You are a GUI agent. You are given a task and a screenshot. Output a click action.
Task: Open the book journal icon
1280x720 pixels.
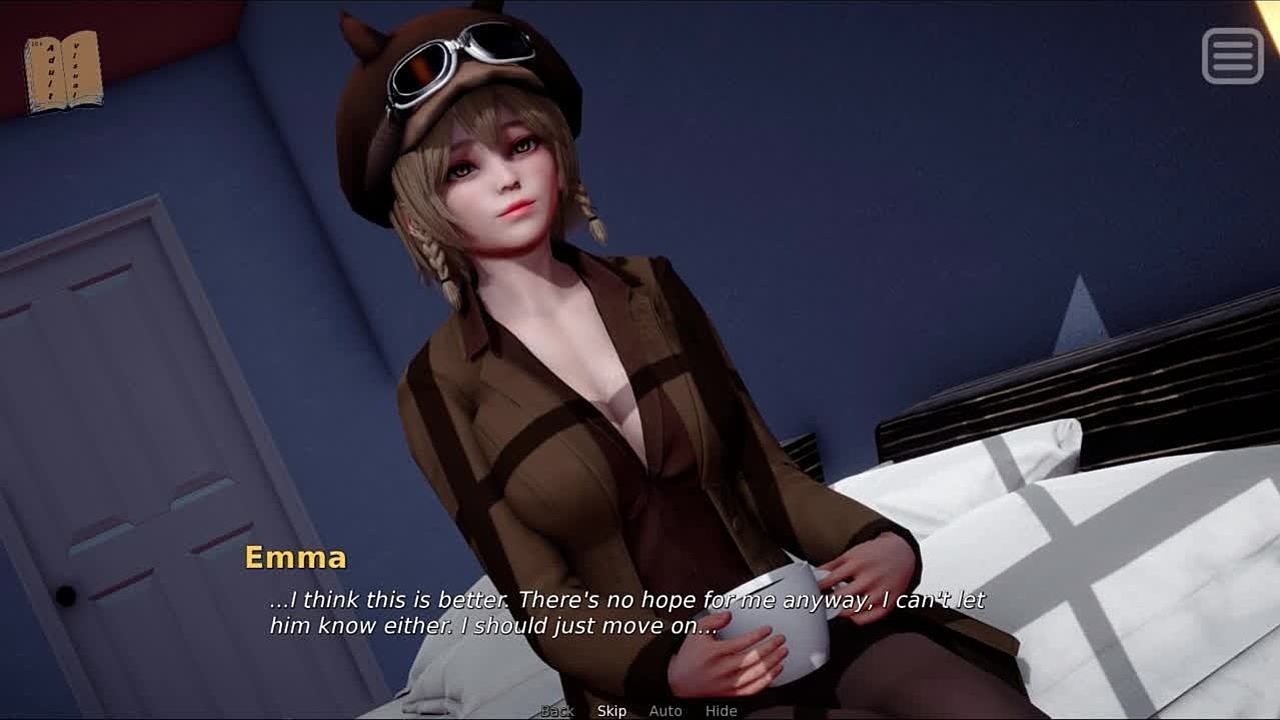(x=64, y=71)
